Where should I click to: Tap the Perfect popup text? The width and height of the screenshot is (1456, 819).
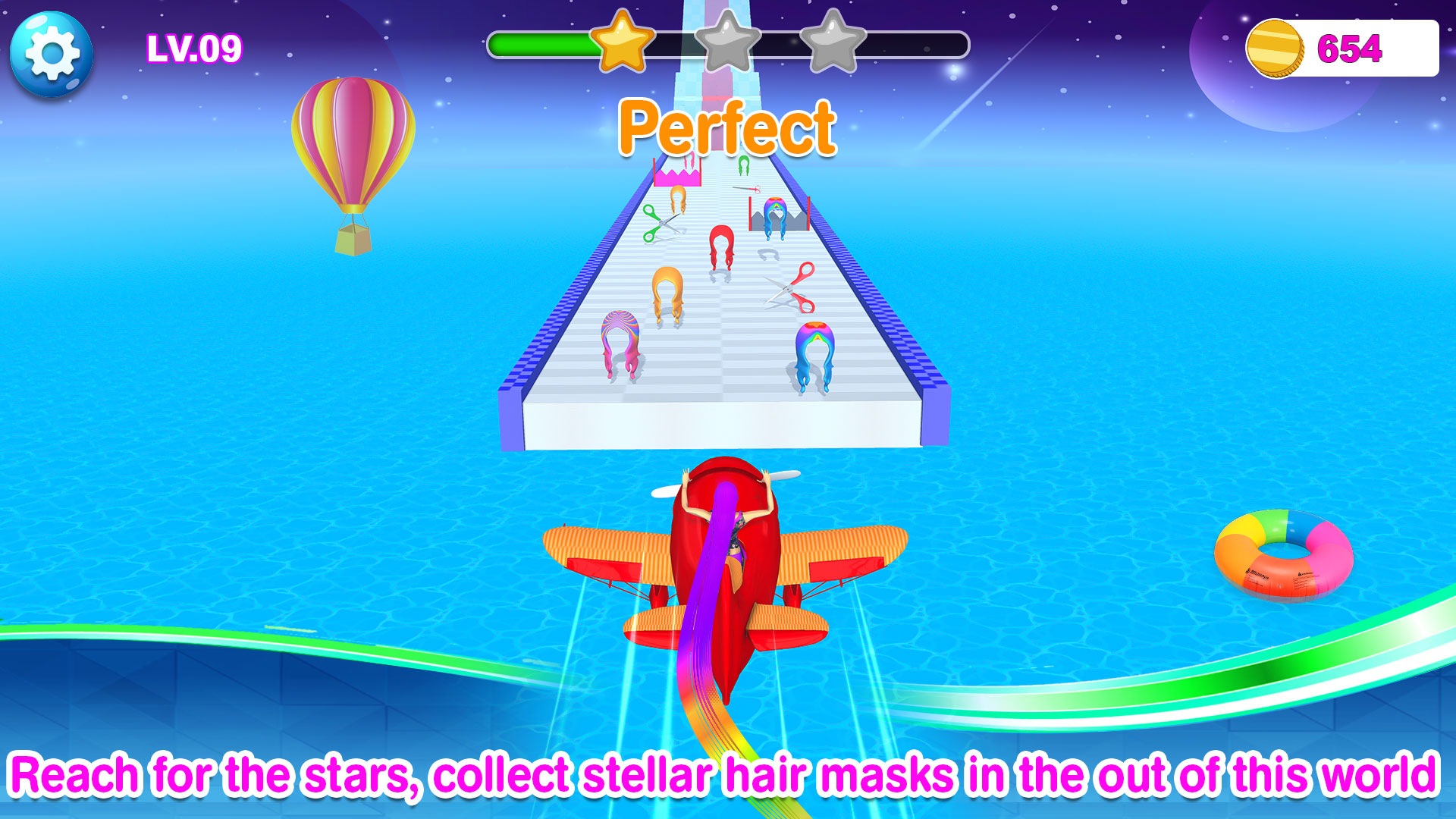[728, 126]
